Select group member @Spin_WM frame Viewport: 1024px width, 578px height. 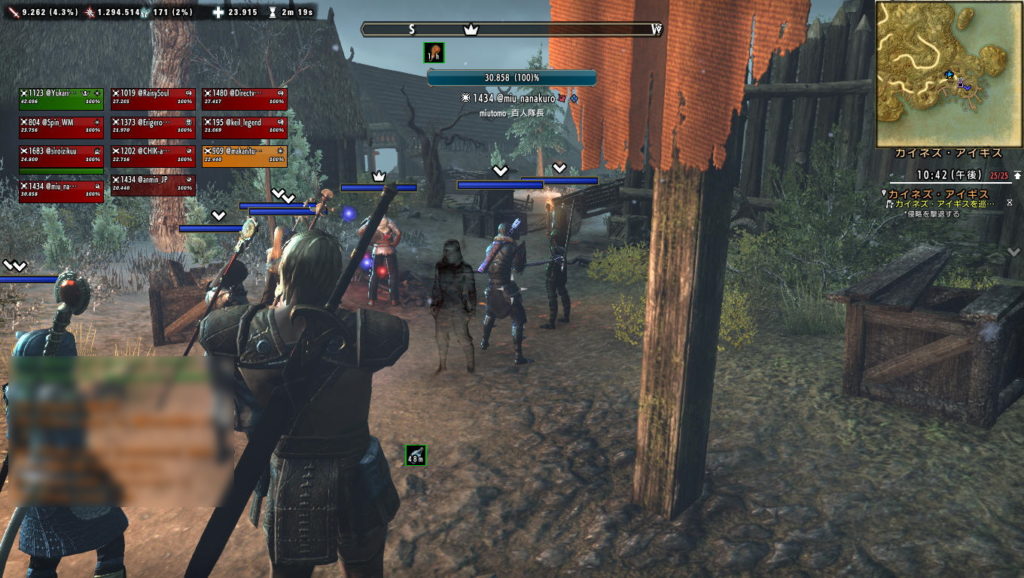[x=61, y=126]
